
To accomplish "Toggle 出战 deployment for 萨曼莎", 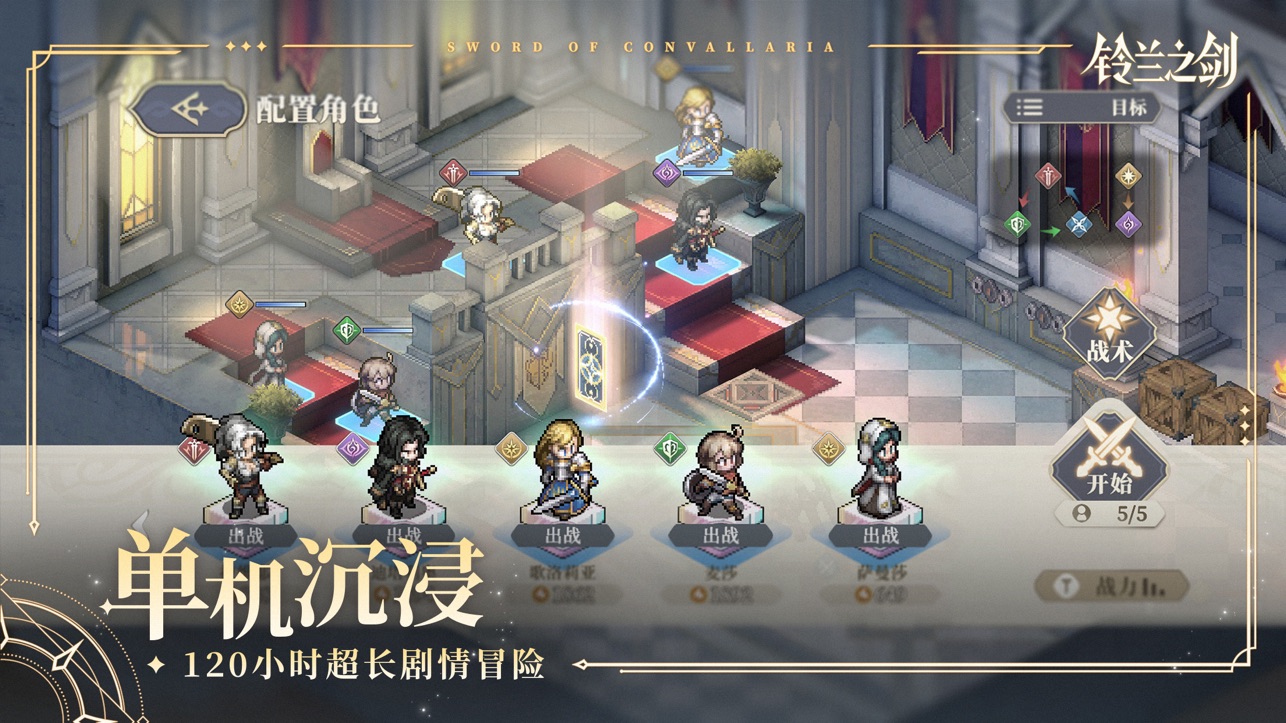I will 880,537.
